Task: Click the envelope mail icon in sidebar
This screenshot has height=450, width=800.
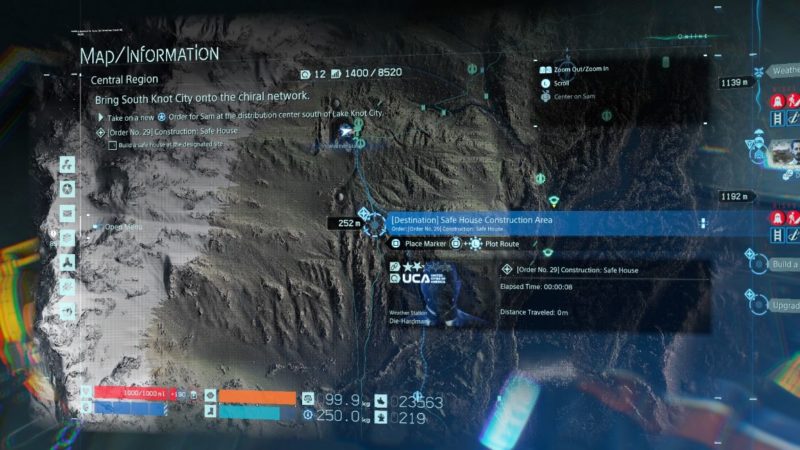Action: tap(67, 213)
